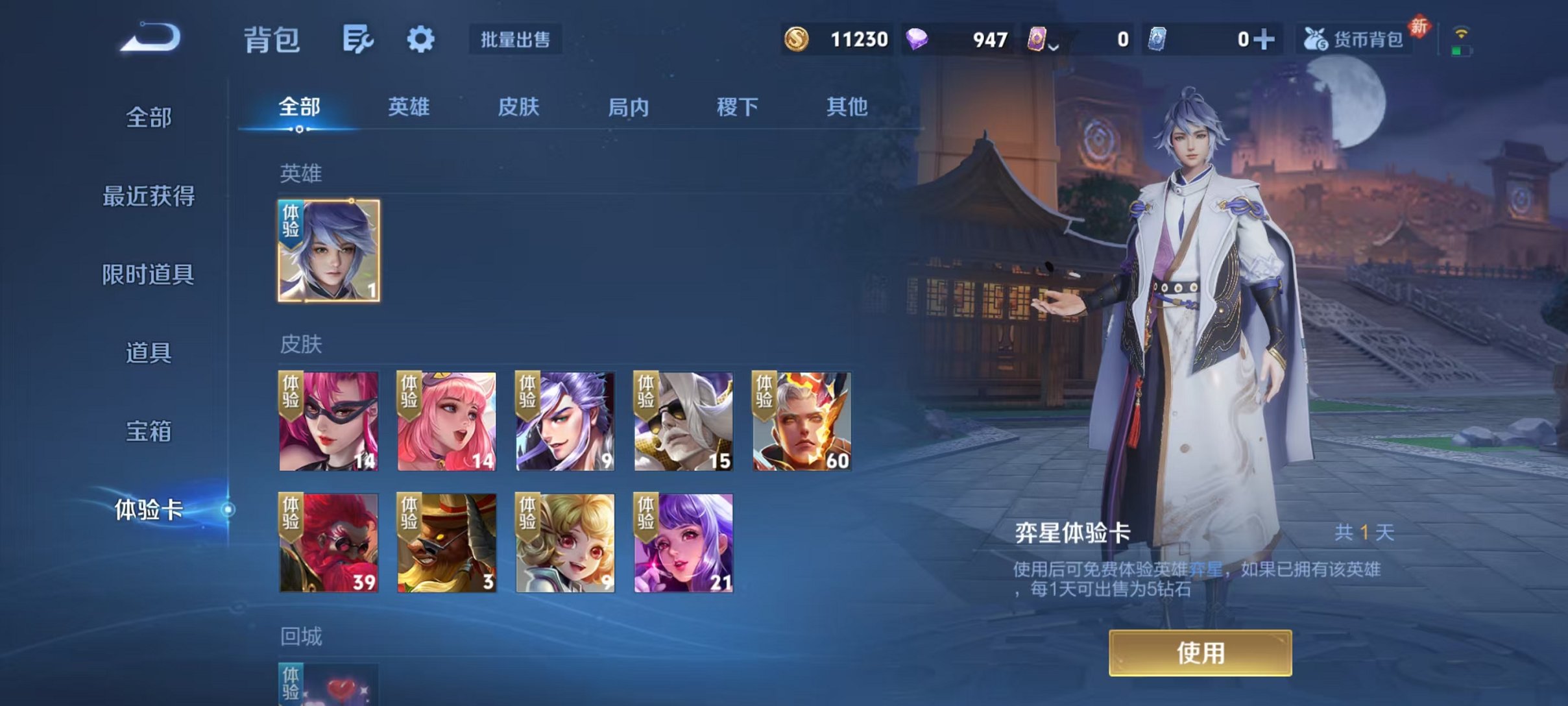
Task: Switch to the 英雄 tab
Action: pyautogui.click(x=411, y=108)
